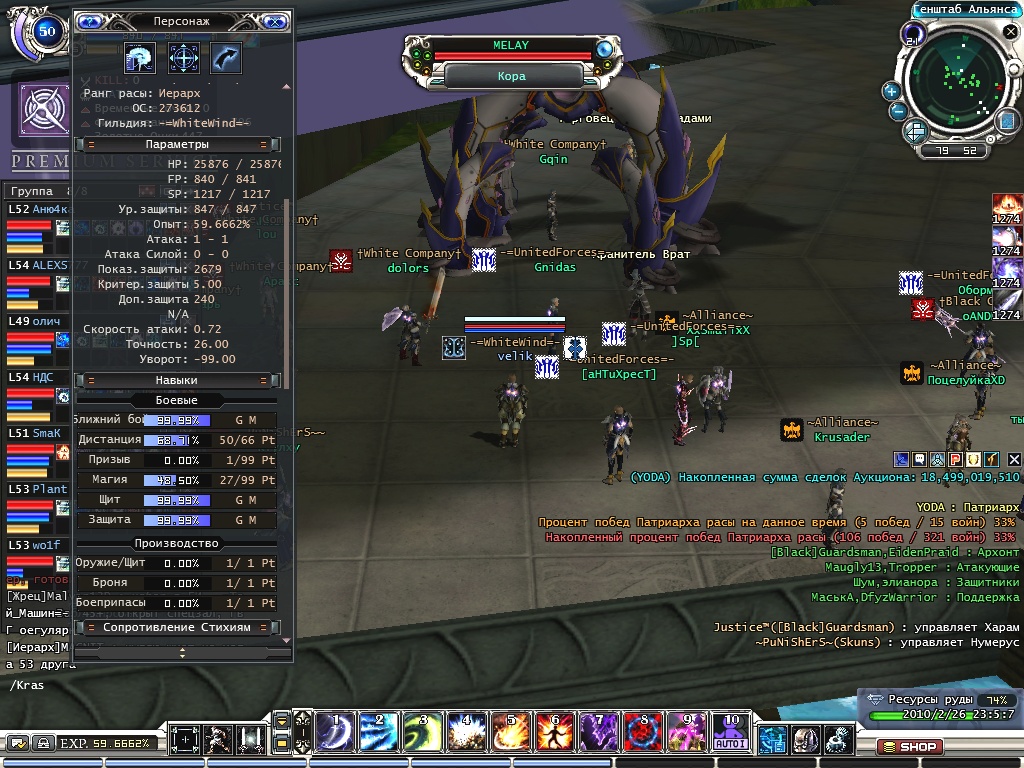Screen dimensions: 1024x768
Task: Close the Персонаж character window
Action: (276, 20)
